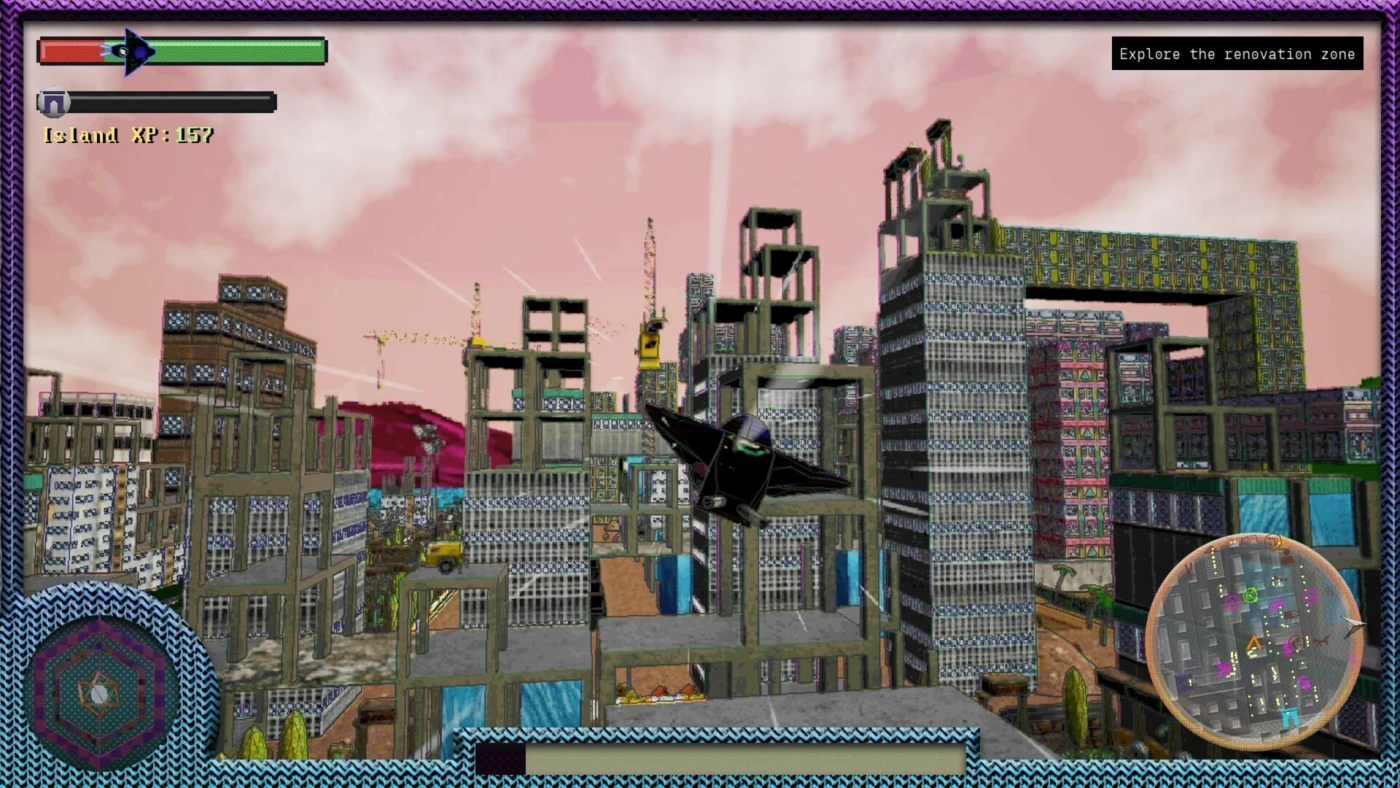Screen dimensions: 1400x788
Task: Click the hexagonal radar dial
Action: click(100, 692)
